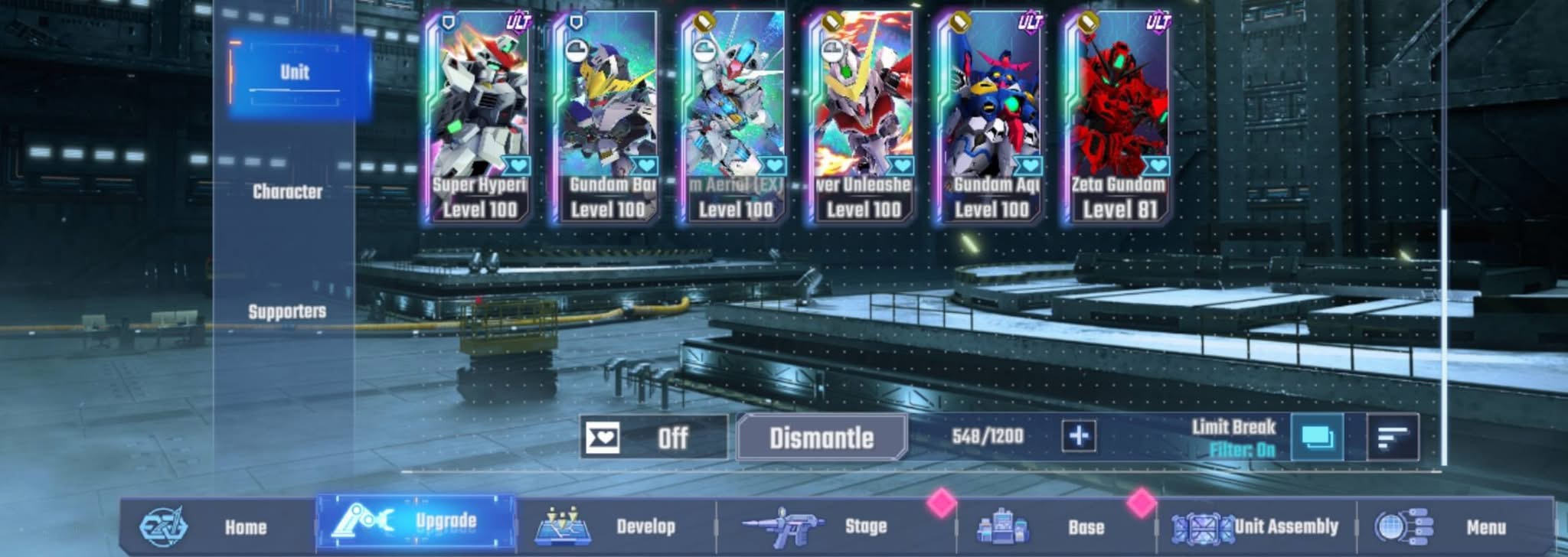This screenshot has height=557, width=1568.
Task: Select the Super Hyperion unit card
Action: [x=479, y=119]
